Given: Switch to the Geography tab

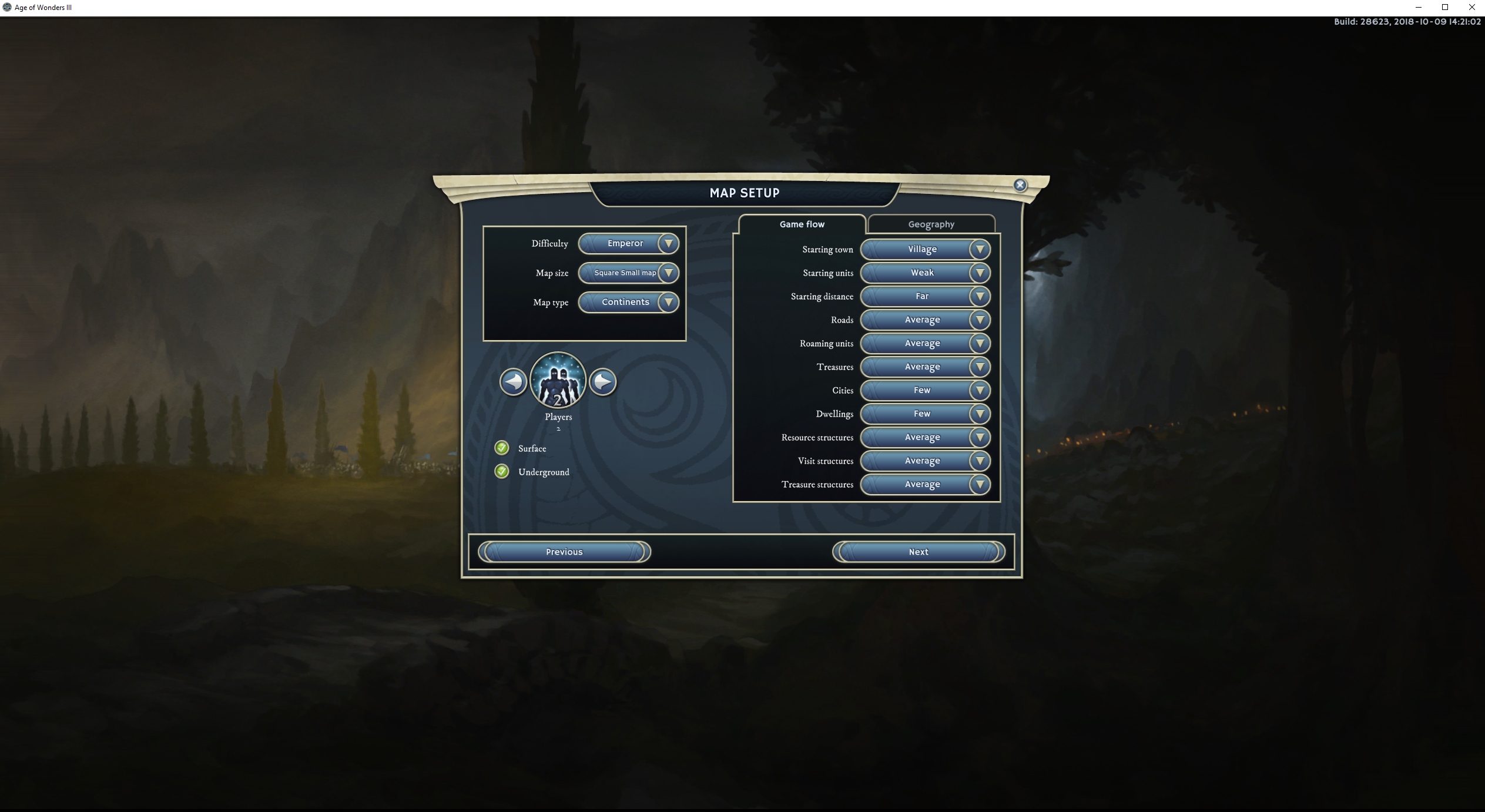Looking at the screenshot, I should pyautogui.click(x=931, y=224).
